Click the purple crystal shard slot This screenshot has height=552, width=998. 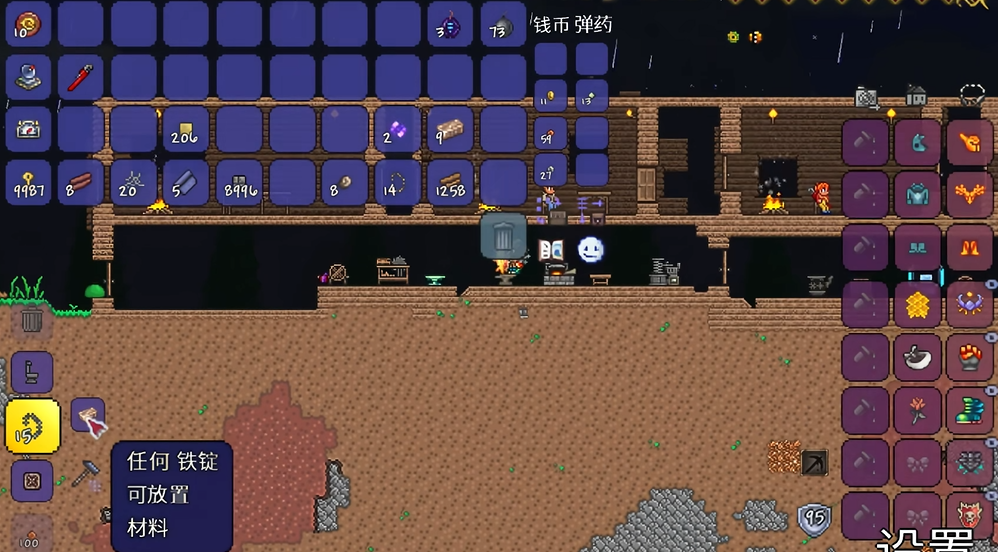click(397, 130)
